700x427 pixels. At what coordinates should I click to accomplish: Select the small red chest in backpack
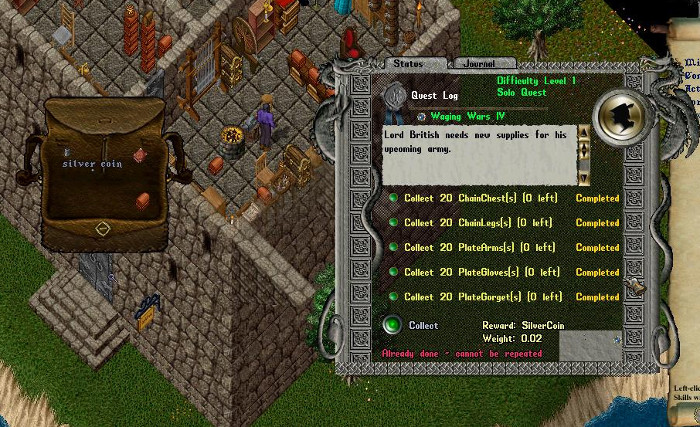coord(141,199)
